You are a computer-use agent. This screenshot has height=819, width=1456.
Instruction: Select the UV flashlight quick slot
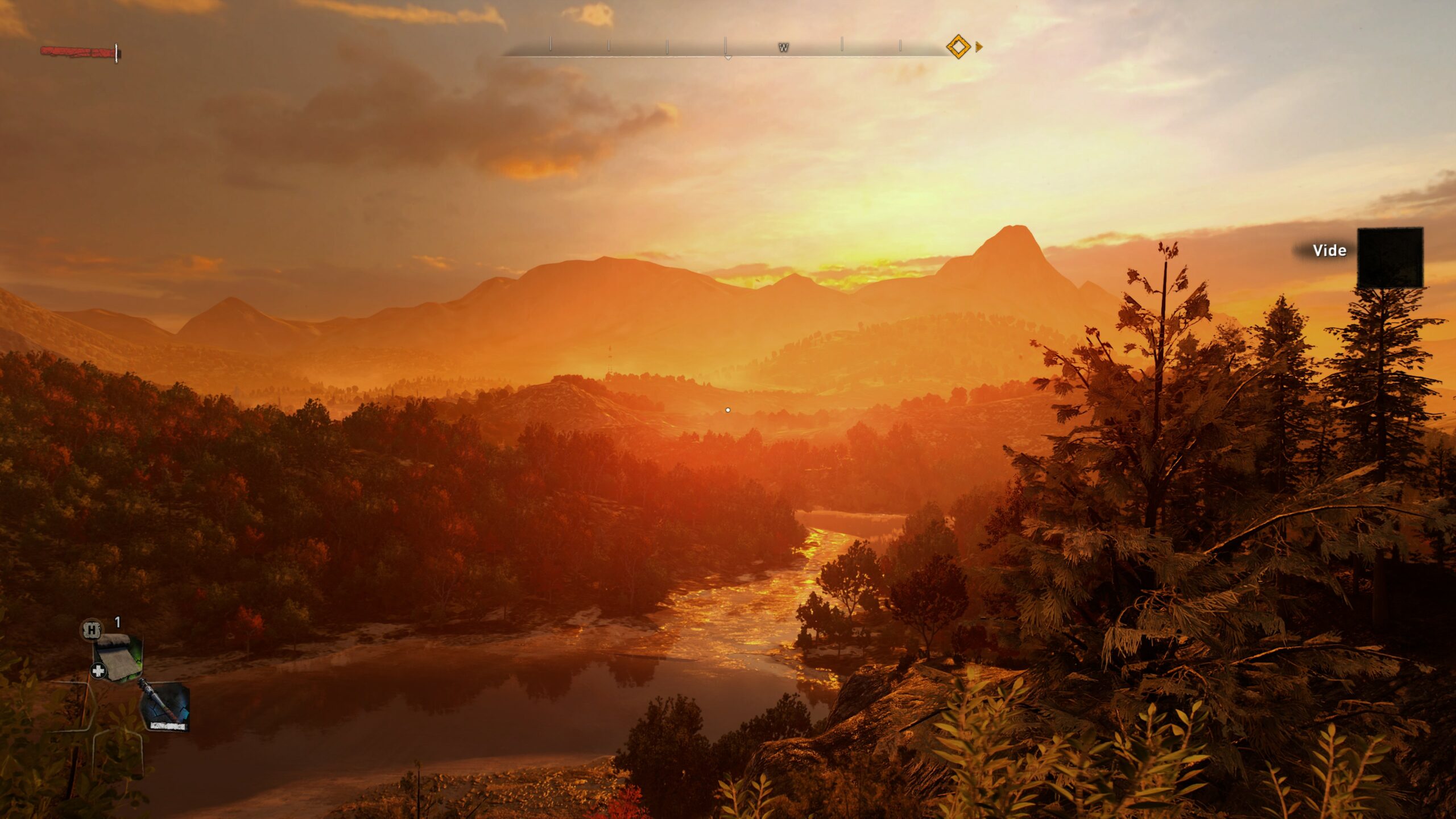click(166, 706)
